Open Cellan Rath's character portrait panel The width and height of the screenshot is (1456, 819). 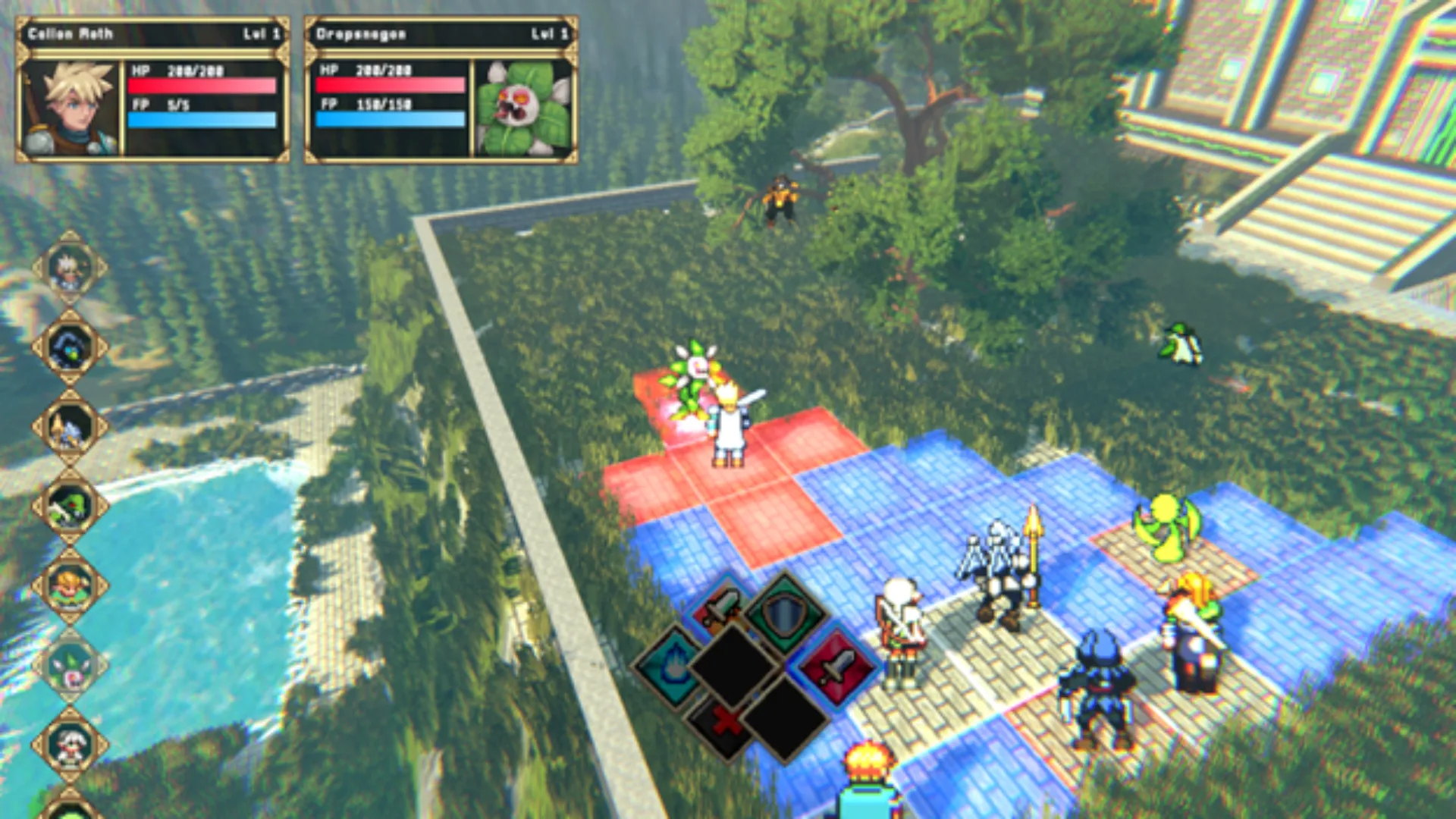click(71, 108)
